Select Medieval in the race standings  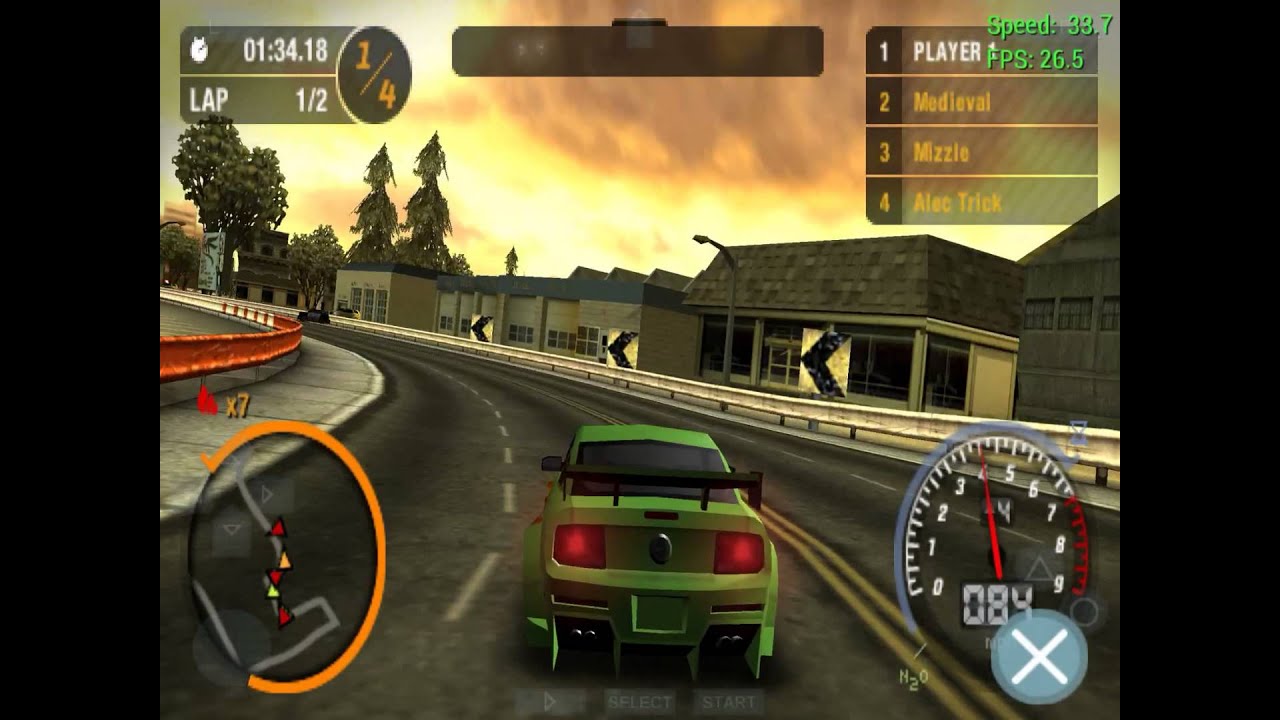[980, 102]
